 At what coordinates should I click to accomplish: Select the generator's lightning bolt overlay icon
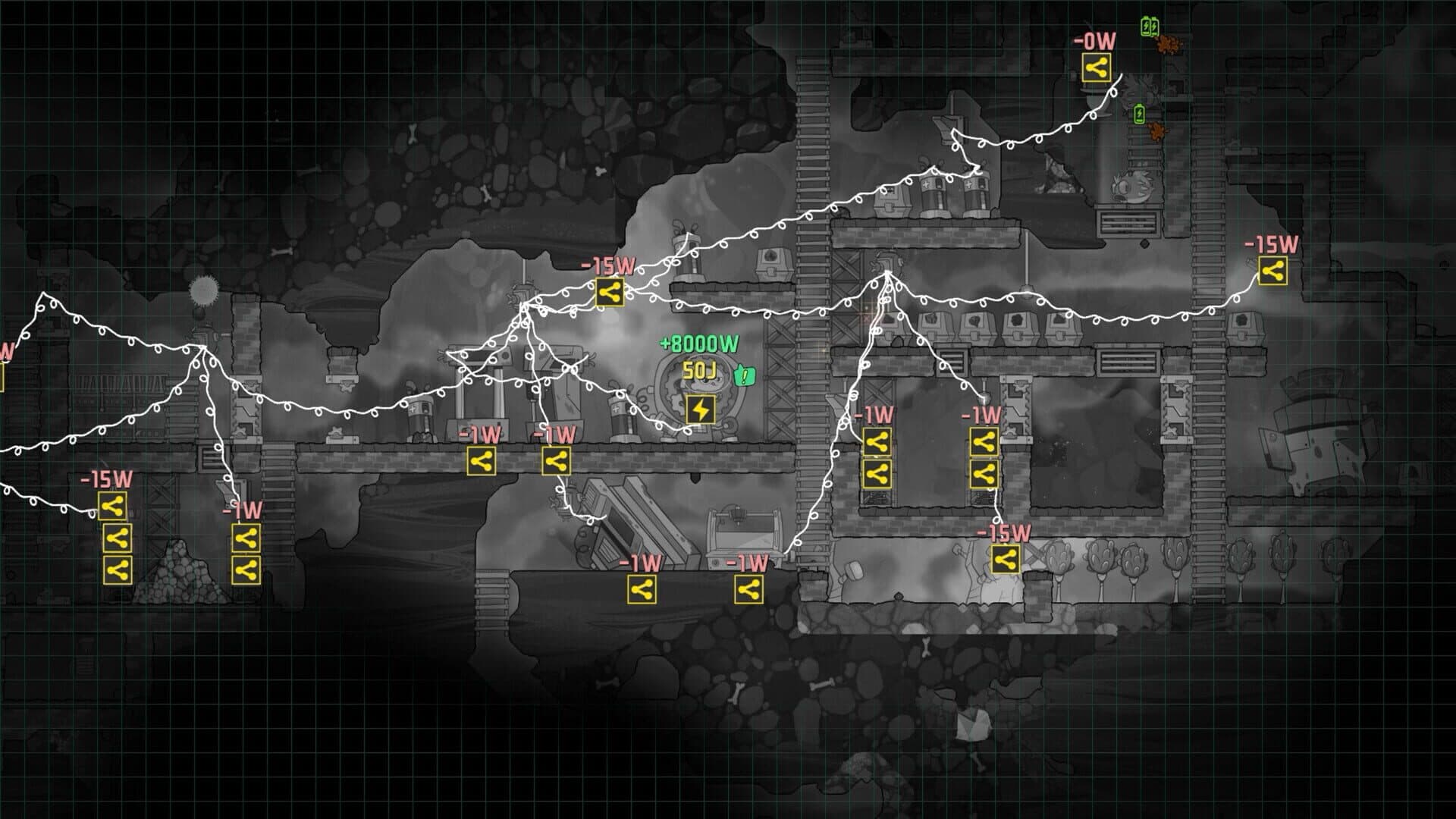point(700,409)
